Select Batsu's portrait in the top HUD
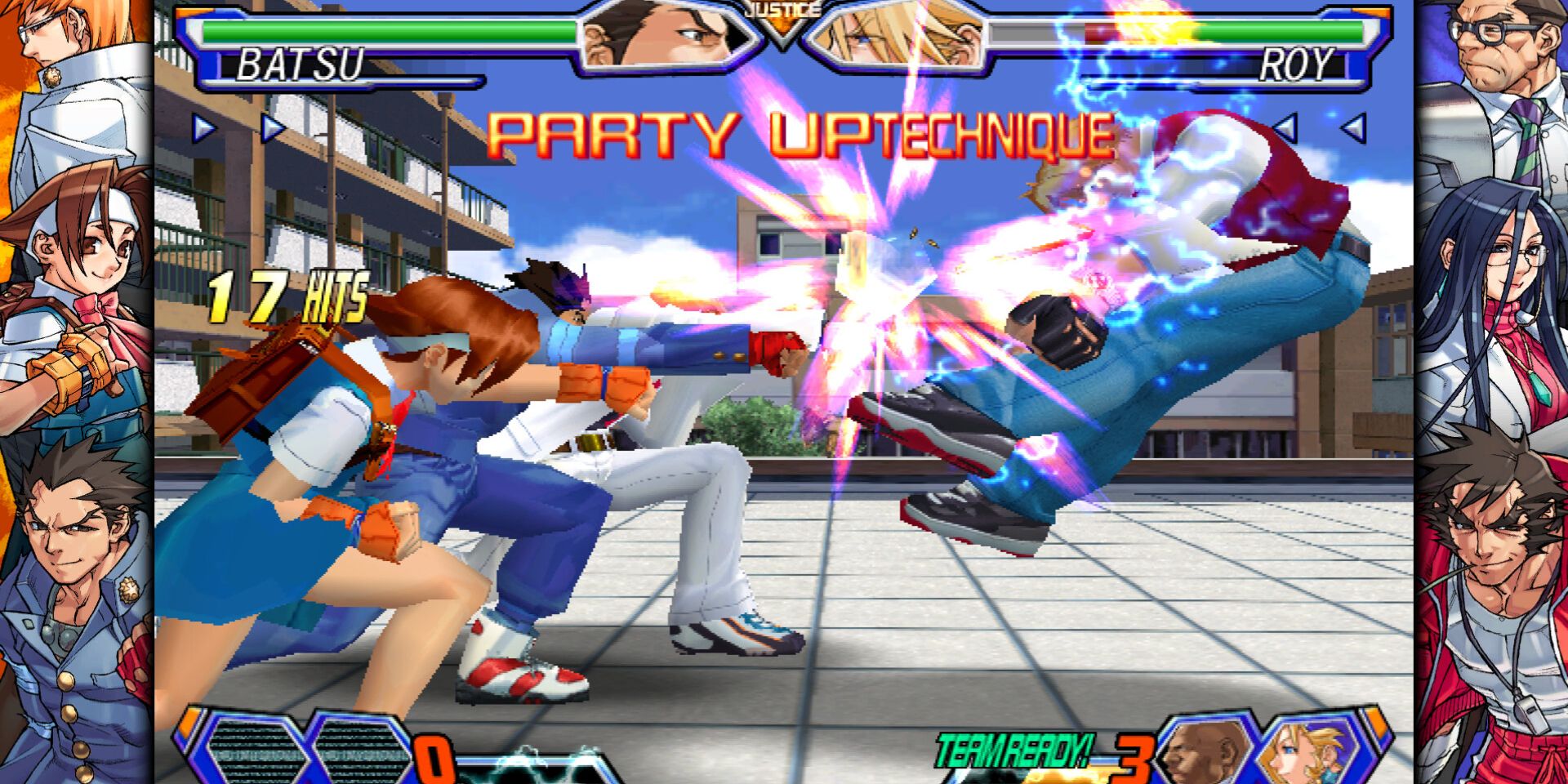Viewport: 1568px width, 784px height. coord(661,37)
